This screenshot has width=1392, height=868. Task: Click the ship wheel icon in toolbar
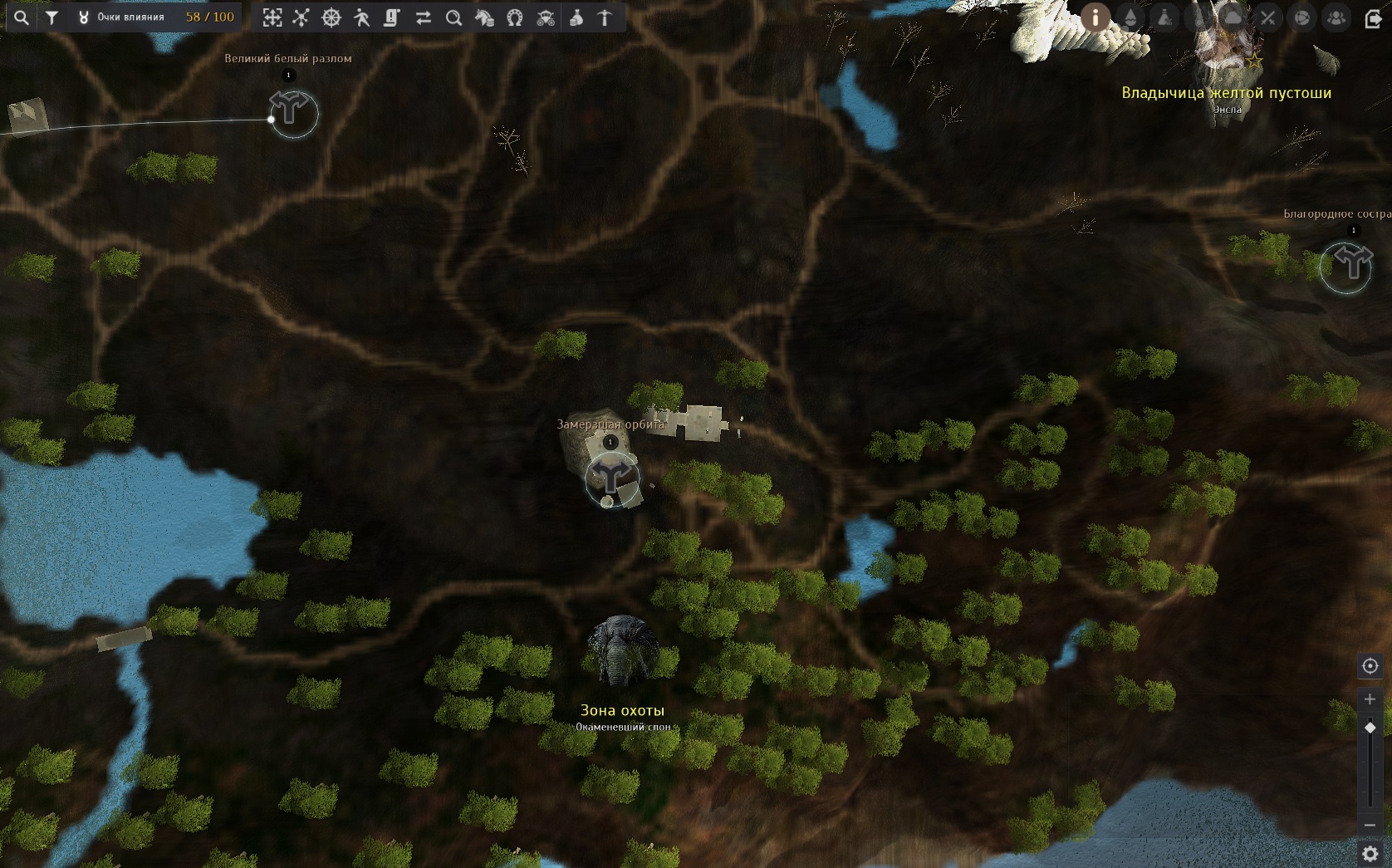(x=331, y=17)
